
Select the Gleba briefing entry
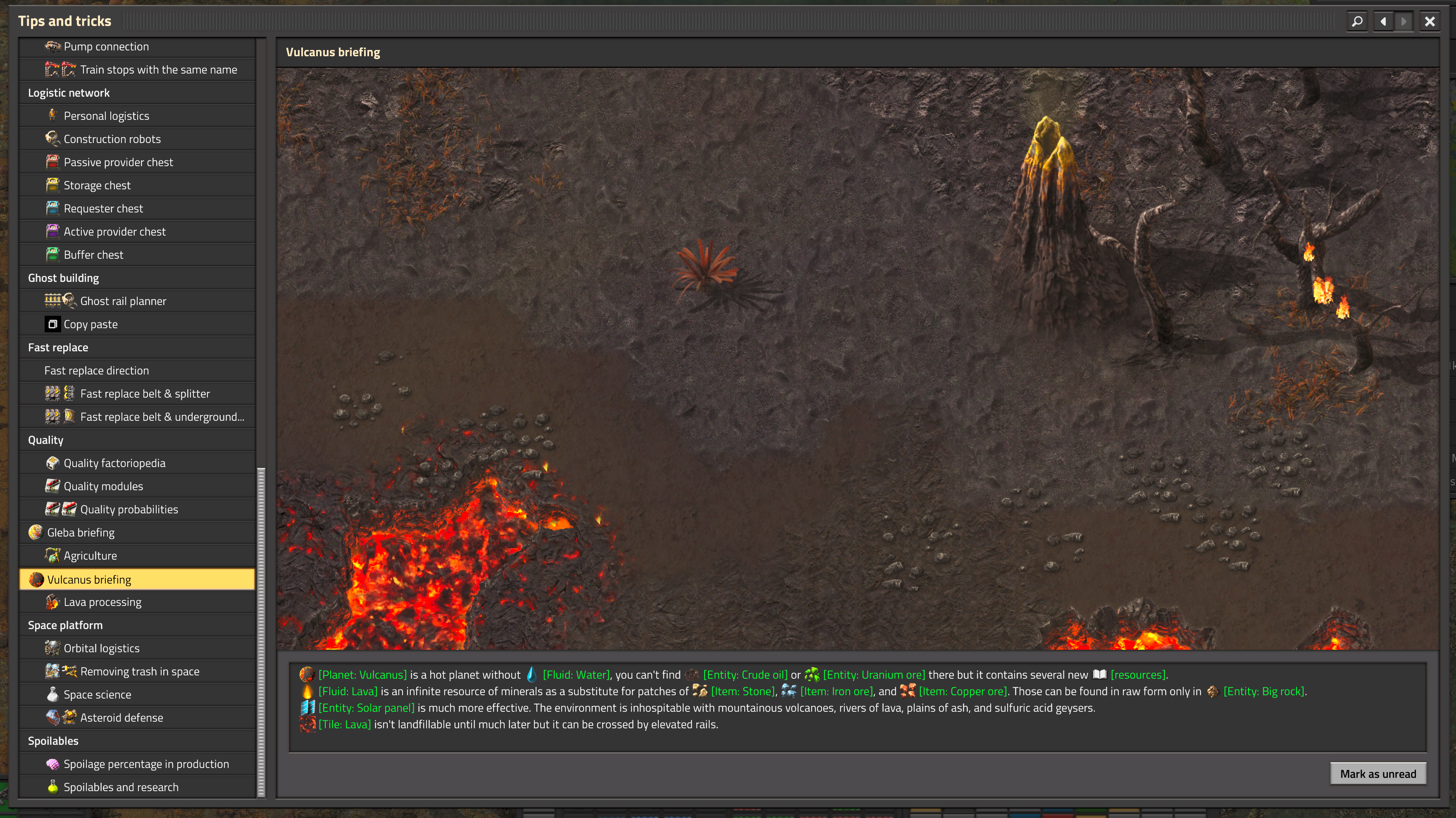tap(81, 532)
